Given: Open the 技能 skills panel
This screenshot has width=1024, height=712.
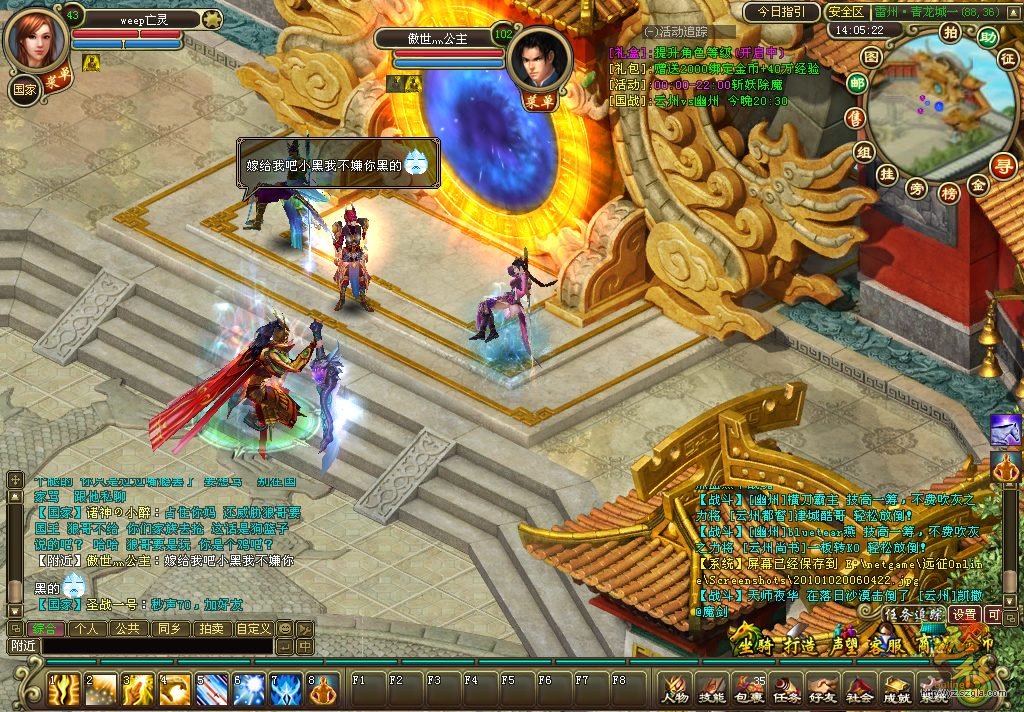Looking at the screenshot, I should click(712, 689).
